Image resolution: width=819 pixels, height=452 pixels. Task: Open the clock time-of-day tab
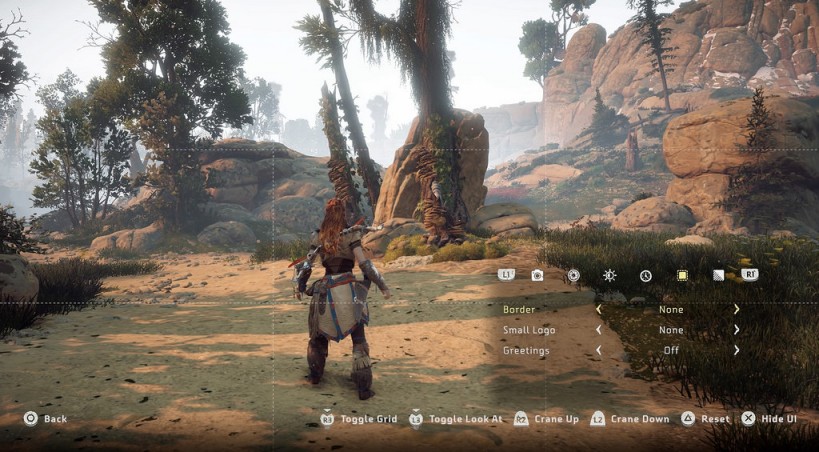point(646,275)
